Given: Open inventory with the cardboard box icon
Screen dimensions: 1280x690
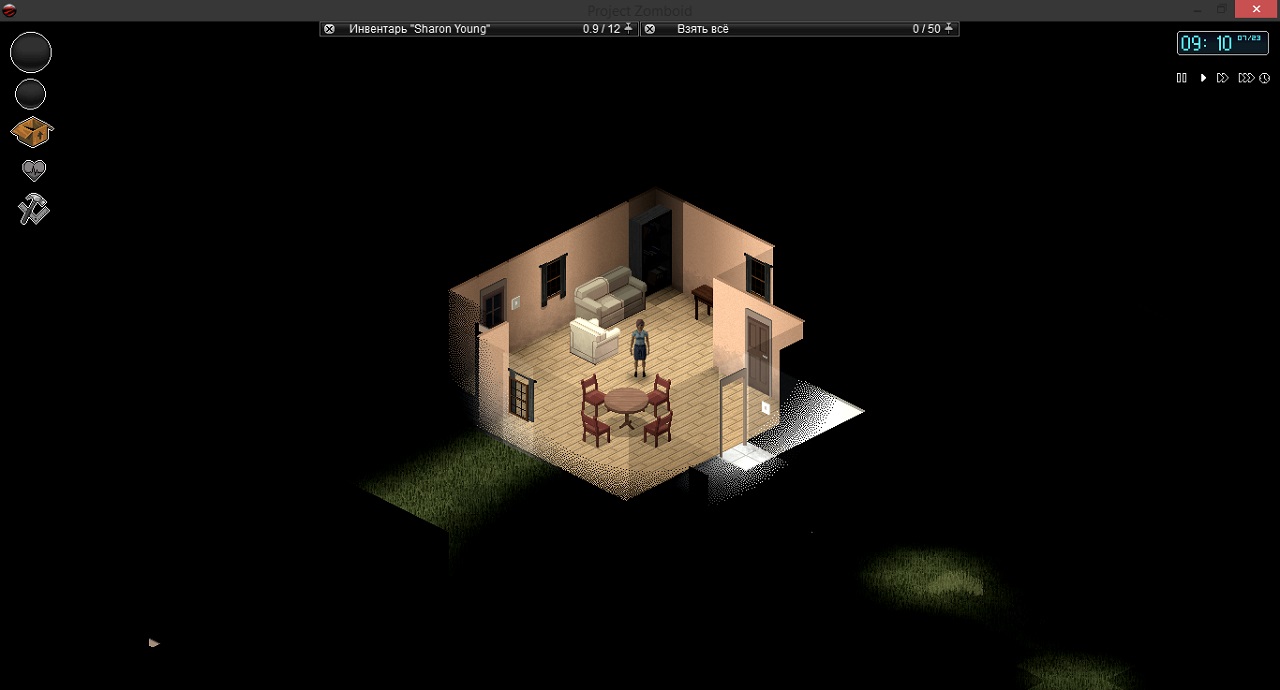Looking at the screenshot, I should [x=32, y=131].
